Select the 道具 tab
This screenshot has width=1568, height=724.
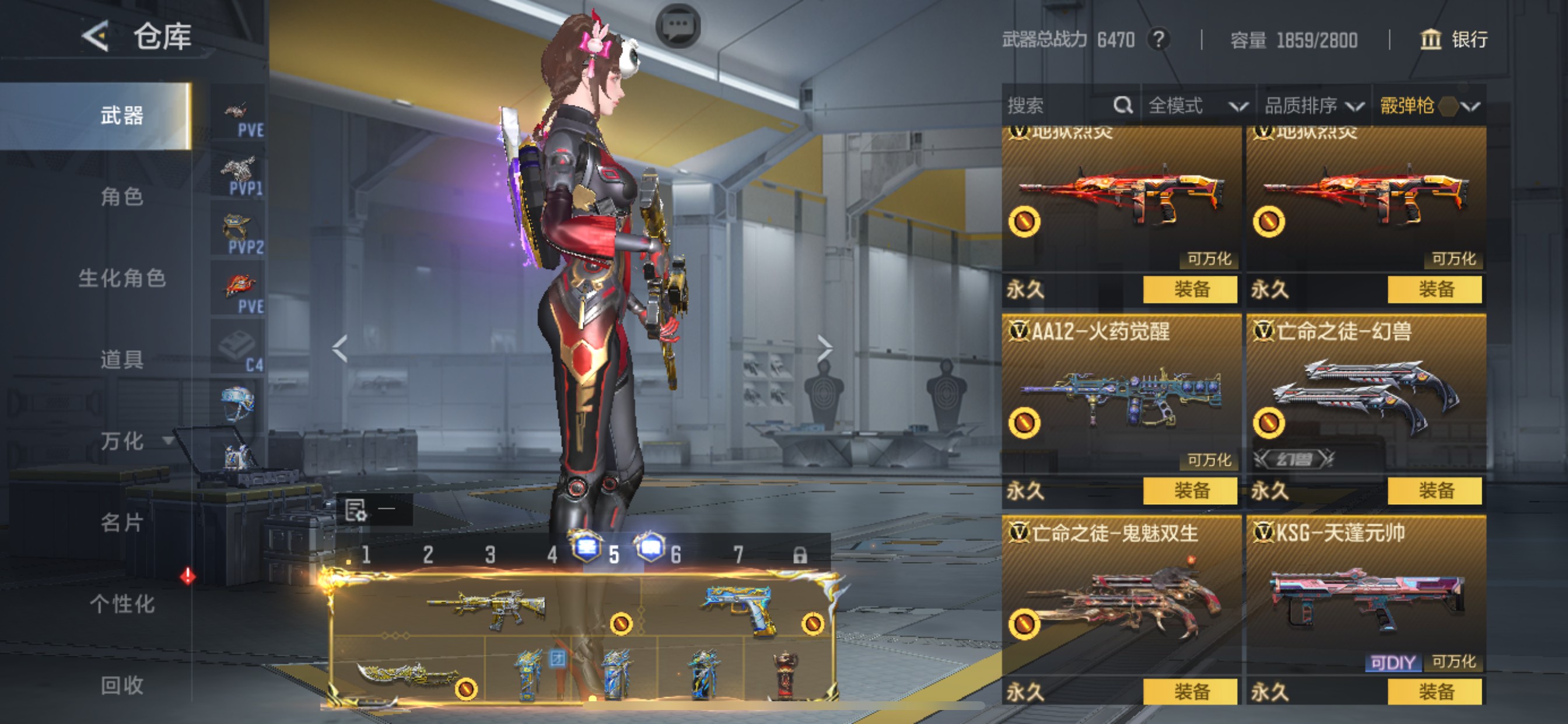tap(122, 360)
